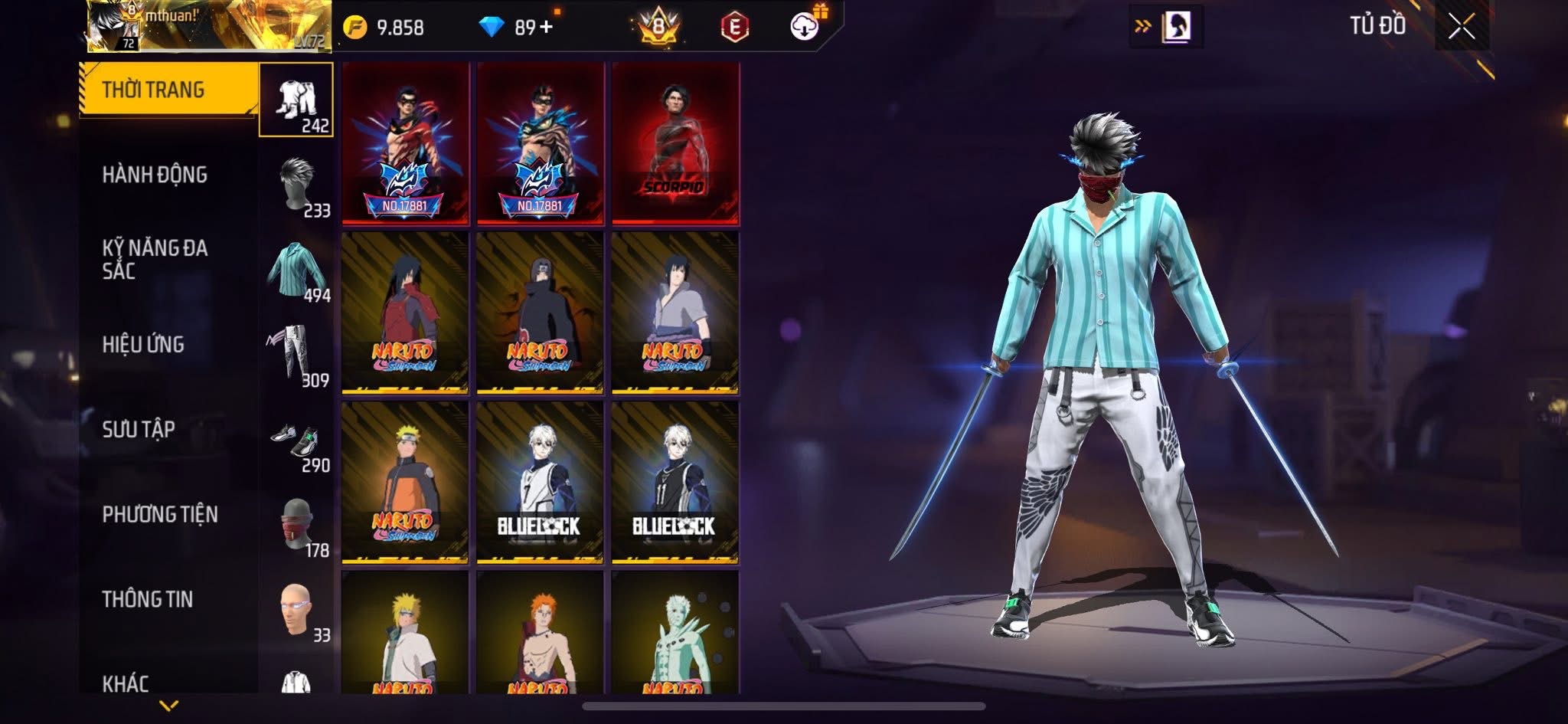This screenshot has height=724, width=1568.
Task: Open the shoes subcategory
Action: (x=296, y=440)
